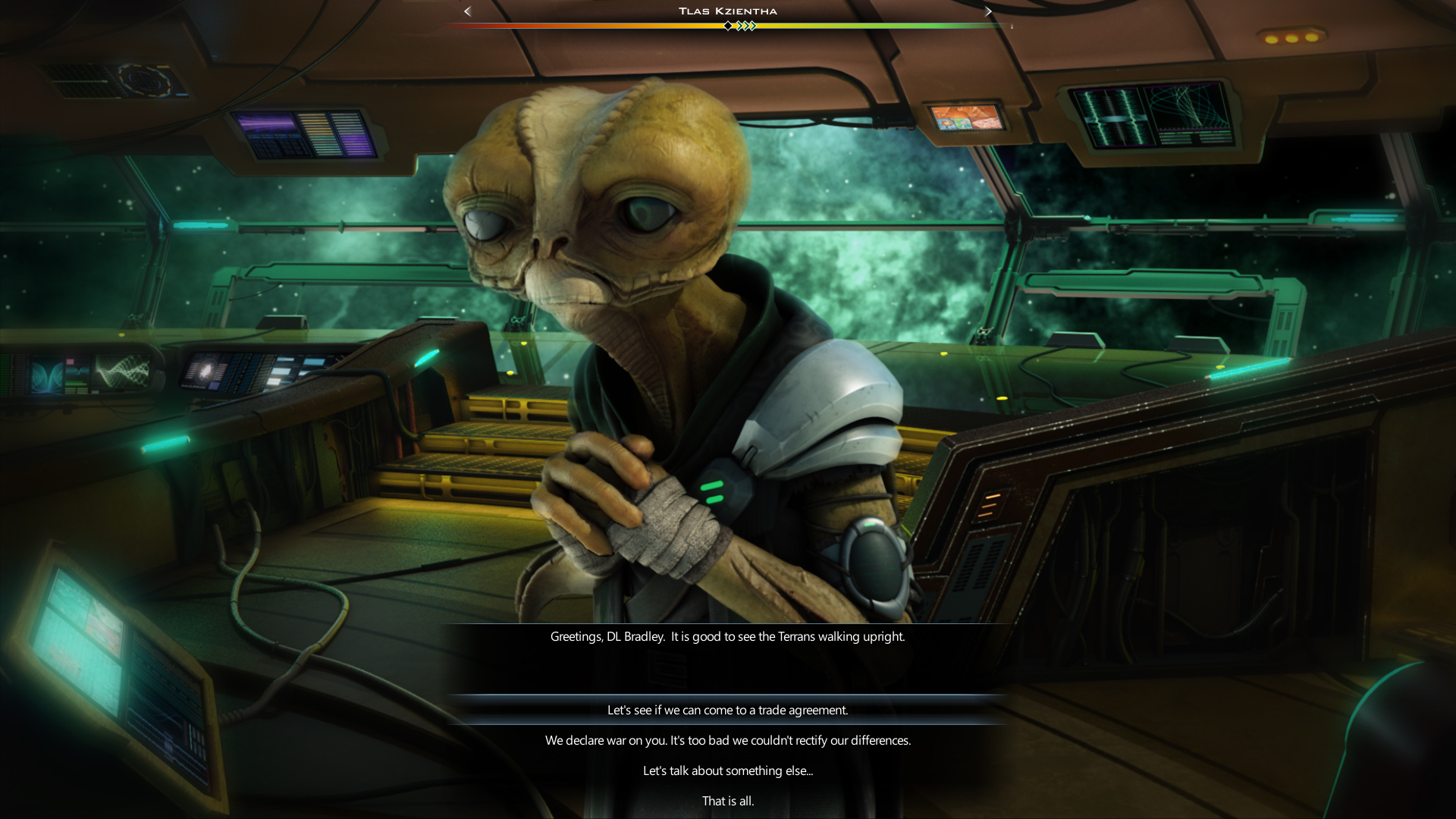Screen dimensions: 1456x819
Task: Click the Tlas Kzientha name header
Action: point(727,11)
